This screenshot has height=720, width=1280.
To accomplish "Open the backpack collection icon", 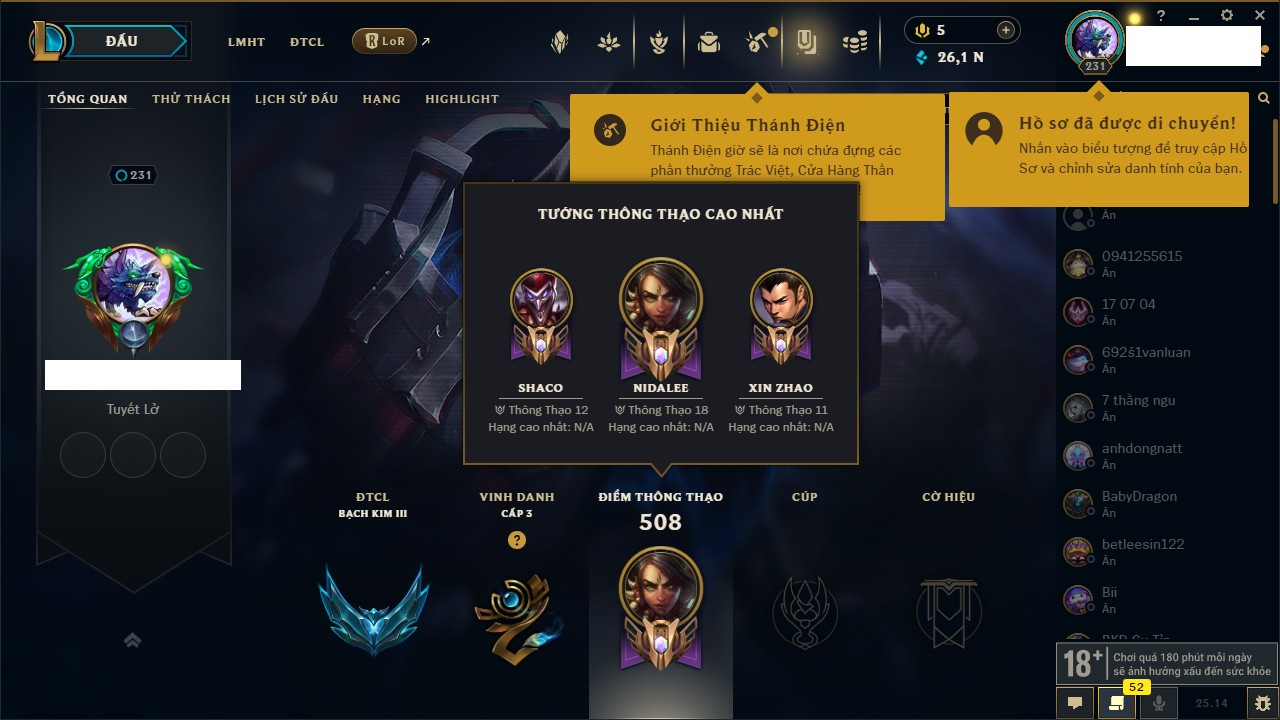I will (709, 42).
